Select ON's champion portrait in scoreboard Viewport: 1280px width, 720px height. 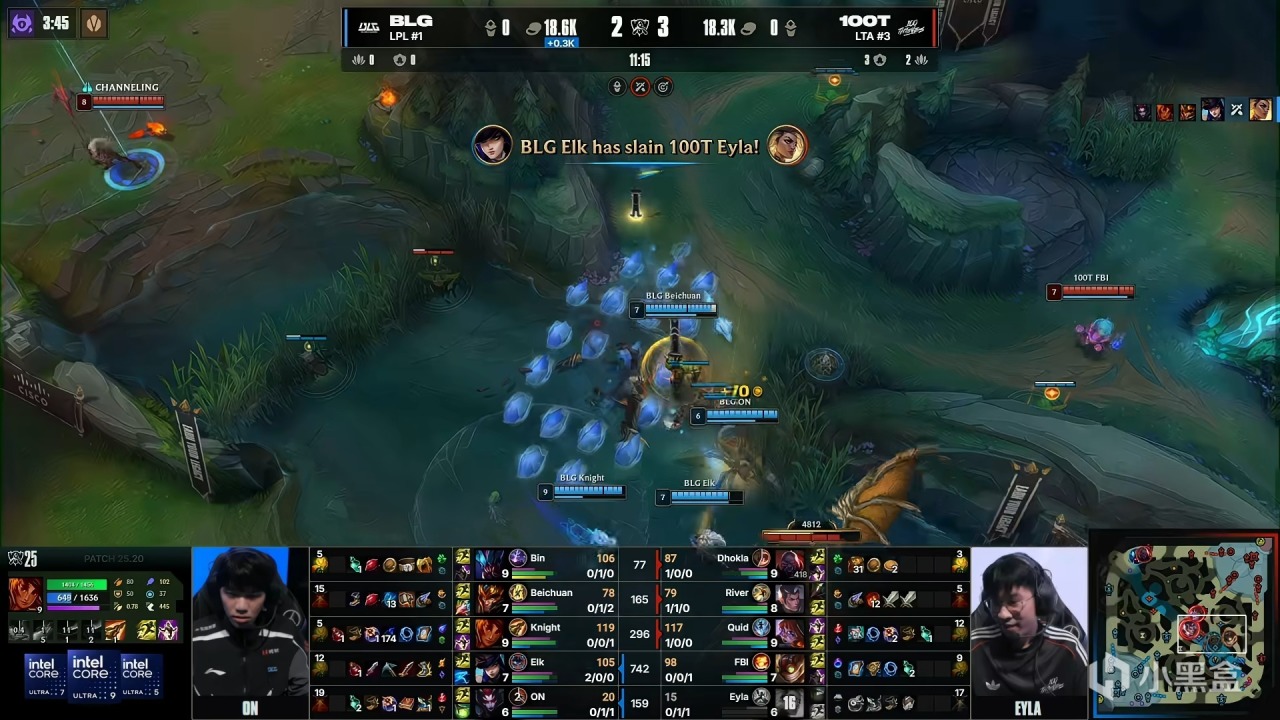tap(490, 702)
